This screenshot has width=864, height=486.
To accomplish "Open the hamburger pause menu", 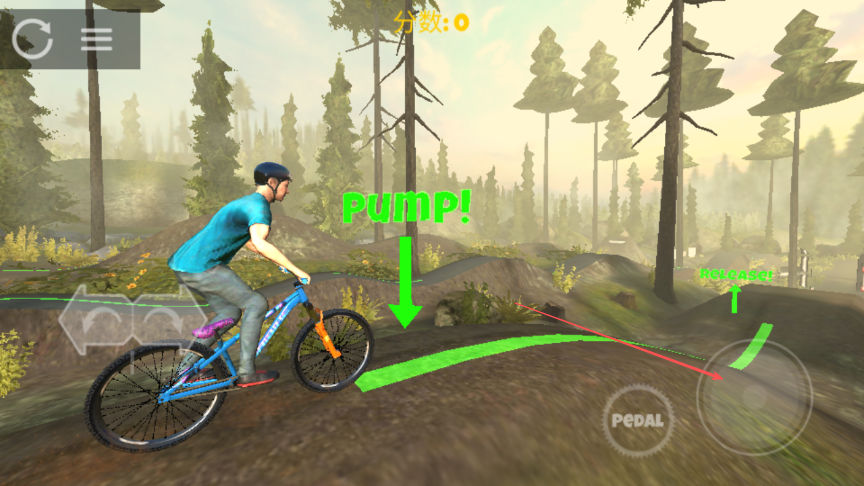I will (x=97, y=39).
